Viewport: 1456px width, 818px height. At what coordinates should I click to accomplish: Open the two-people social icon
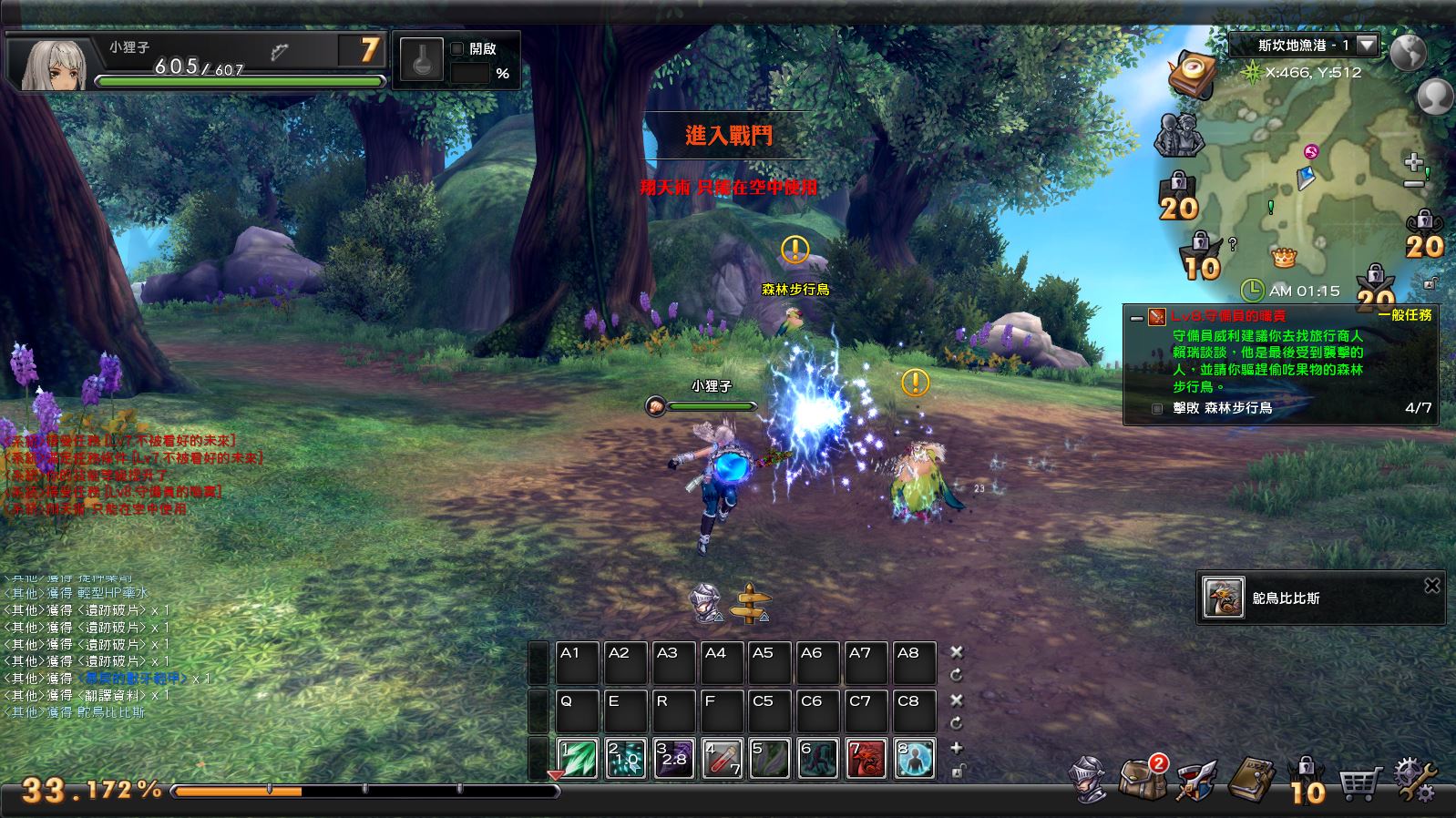[1180, 135]
